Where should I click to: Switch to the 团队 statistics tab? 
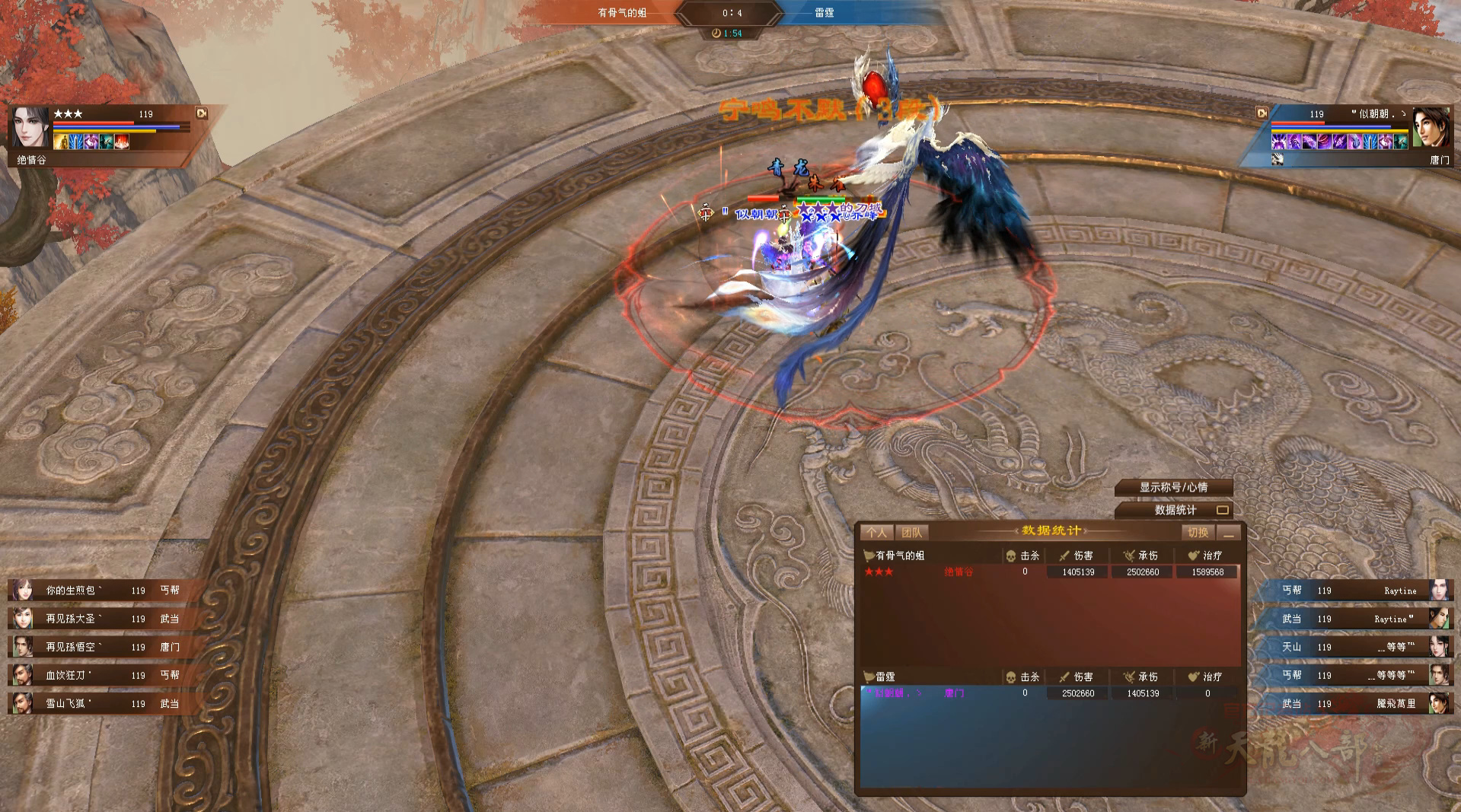coord(911,533)
